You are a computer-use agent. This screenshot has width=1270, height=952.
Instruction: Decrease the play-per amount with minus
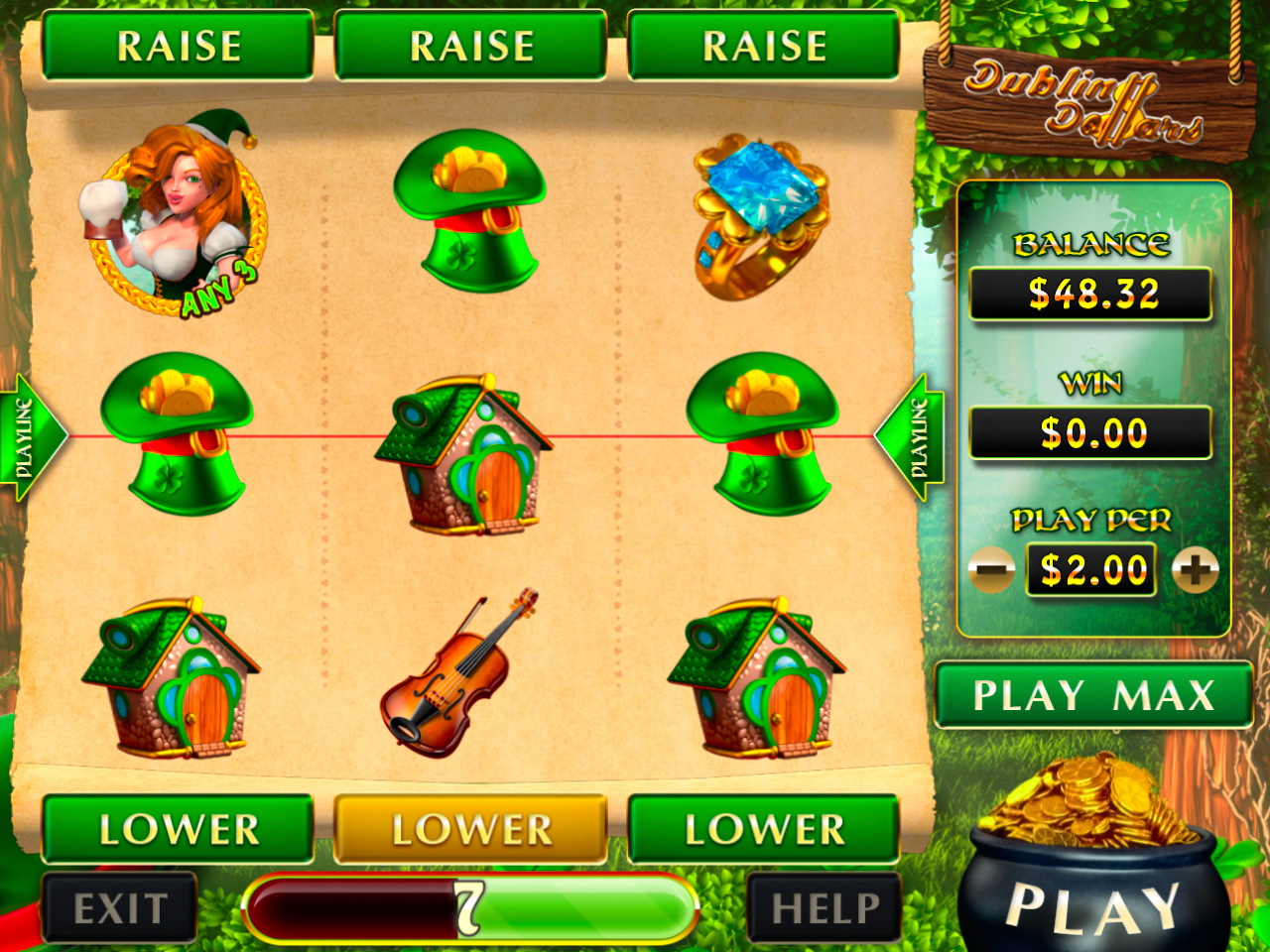[x=990, y=570]
